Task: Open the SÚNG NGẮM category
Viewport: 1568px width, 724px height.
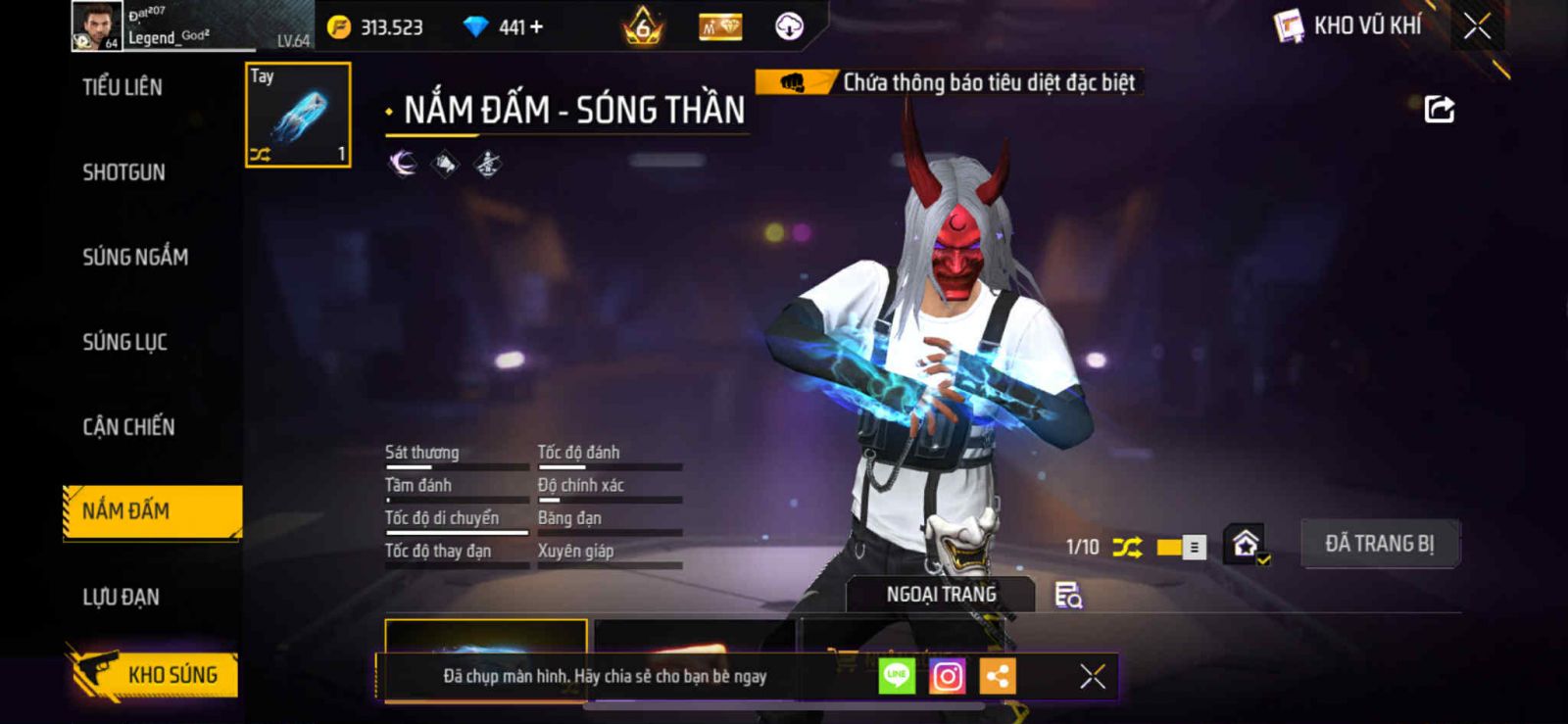Action: click(135, 257)
